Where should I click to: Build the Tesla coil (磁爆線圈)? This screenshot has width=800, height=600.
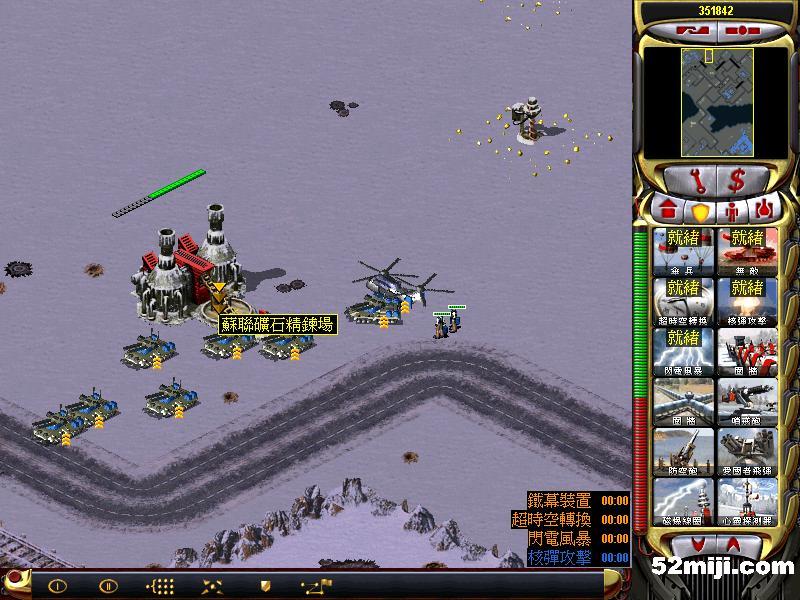click(682, 501)
